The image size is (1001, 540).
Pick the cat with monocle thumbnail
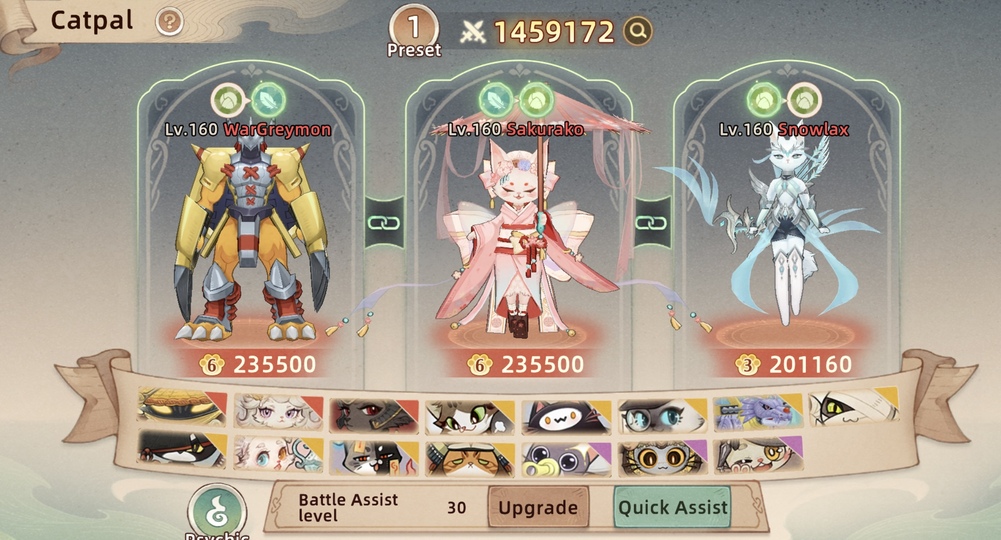(x=756, y=456)
